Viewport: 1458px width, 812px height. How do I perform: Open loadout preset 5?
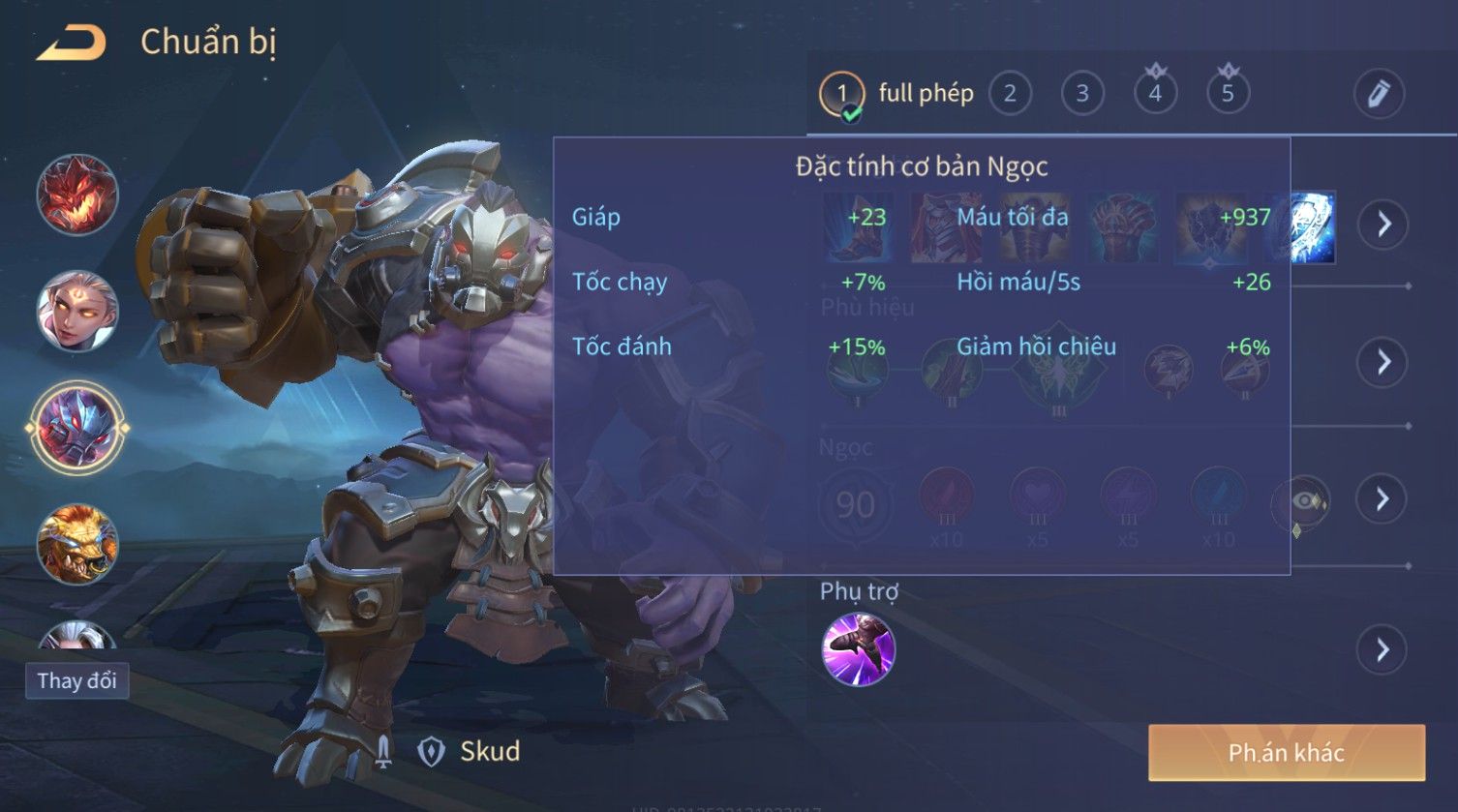1228,94
